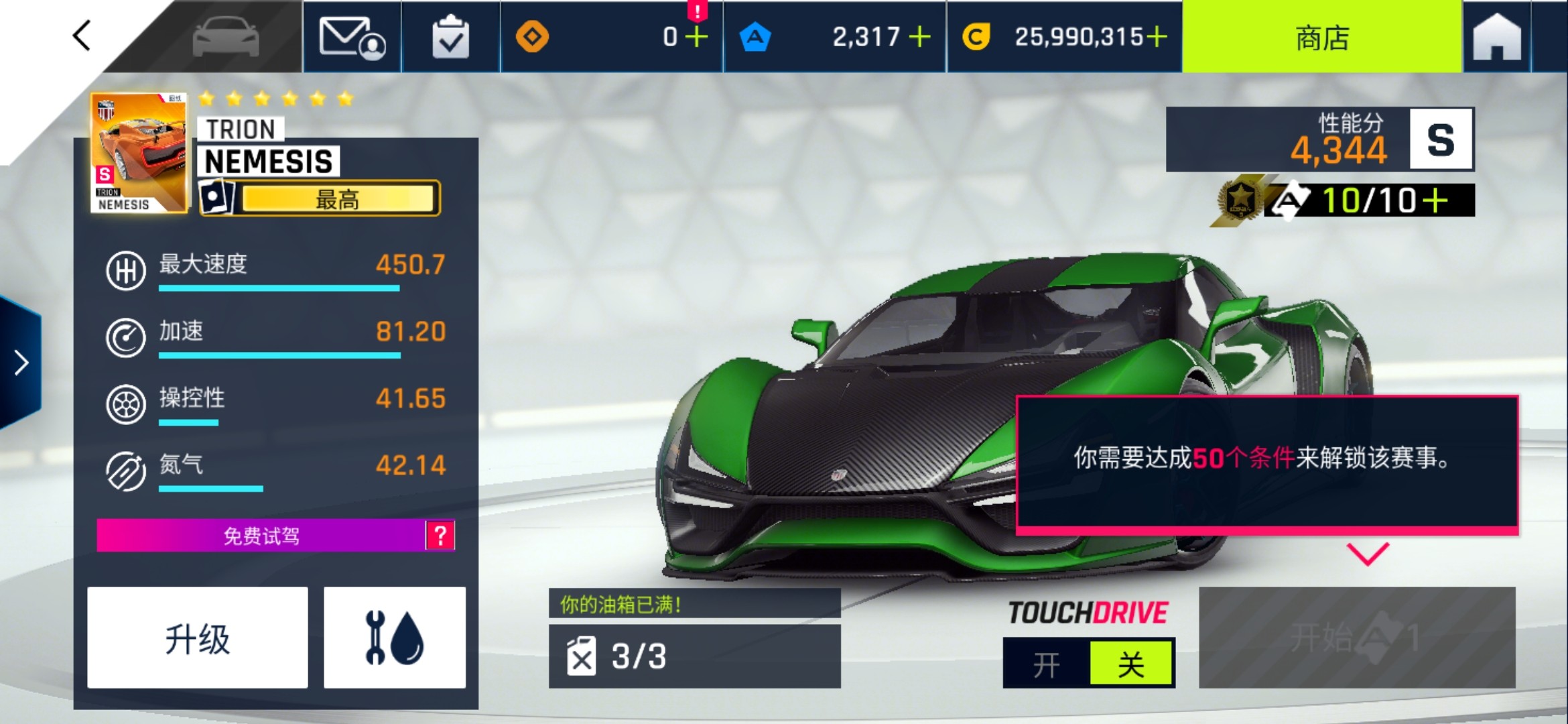Viewport: 1568px width, 724px height.
Task: Go back with the top-left arrow
Action: pos(80,38)
